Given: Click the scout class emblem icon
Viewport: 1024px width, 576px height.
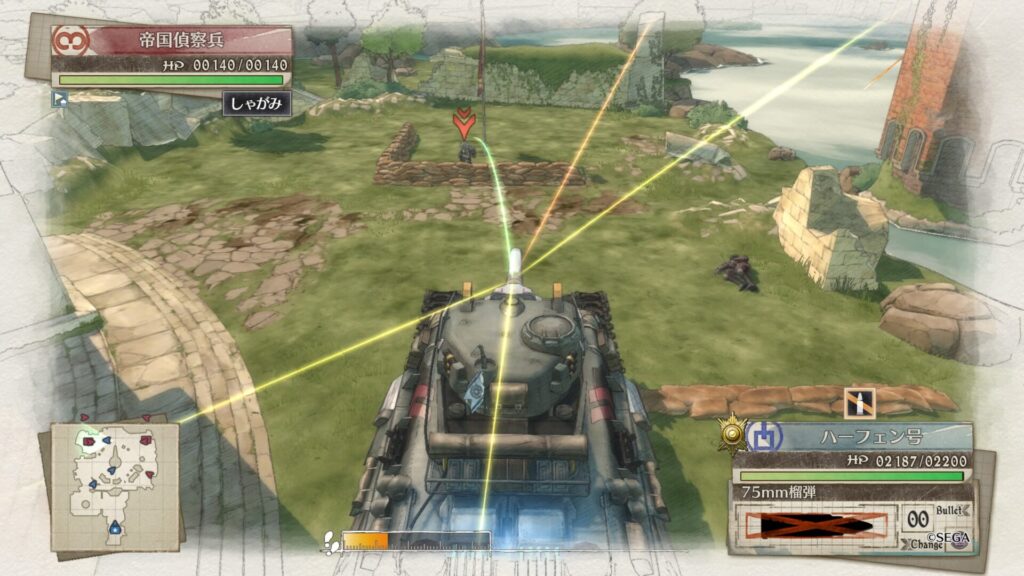Looking at the screenshot, I should click(x=71, y=41).
